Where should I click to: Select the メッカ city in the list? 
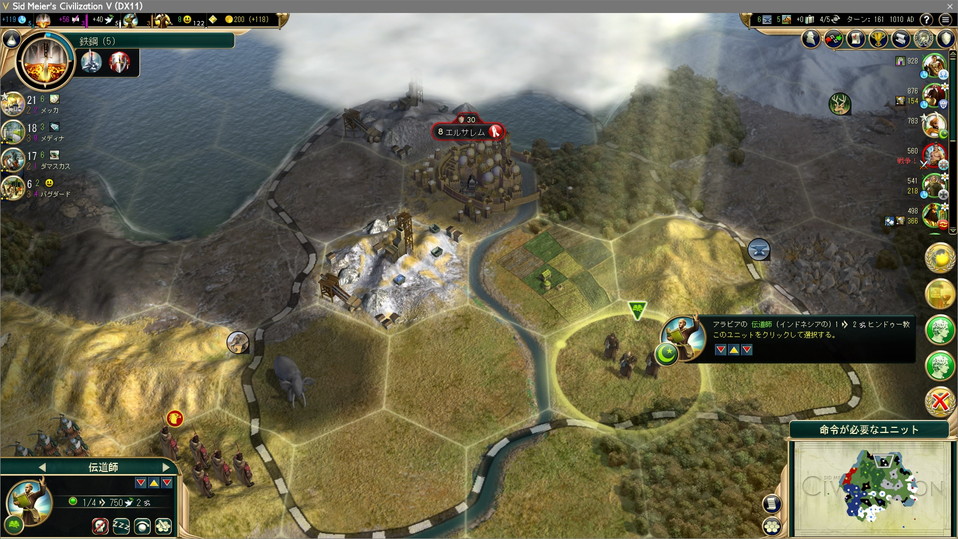point(14,103)
